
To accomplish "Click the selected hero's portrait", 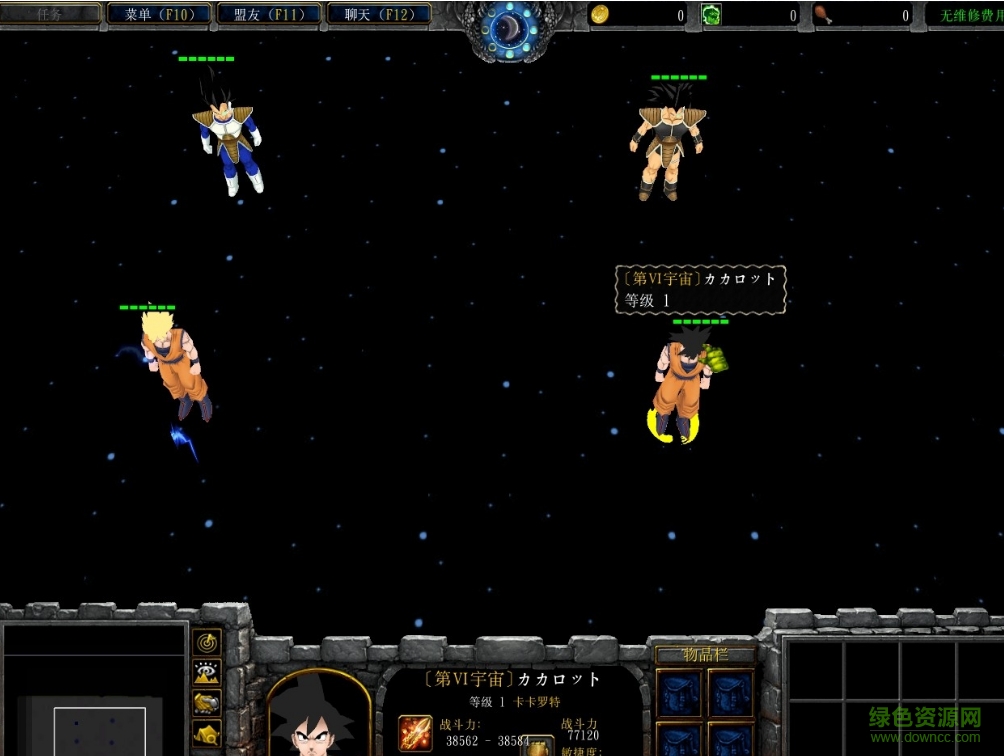I will [x=319, y=717].
